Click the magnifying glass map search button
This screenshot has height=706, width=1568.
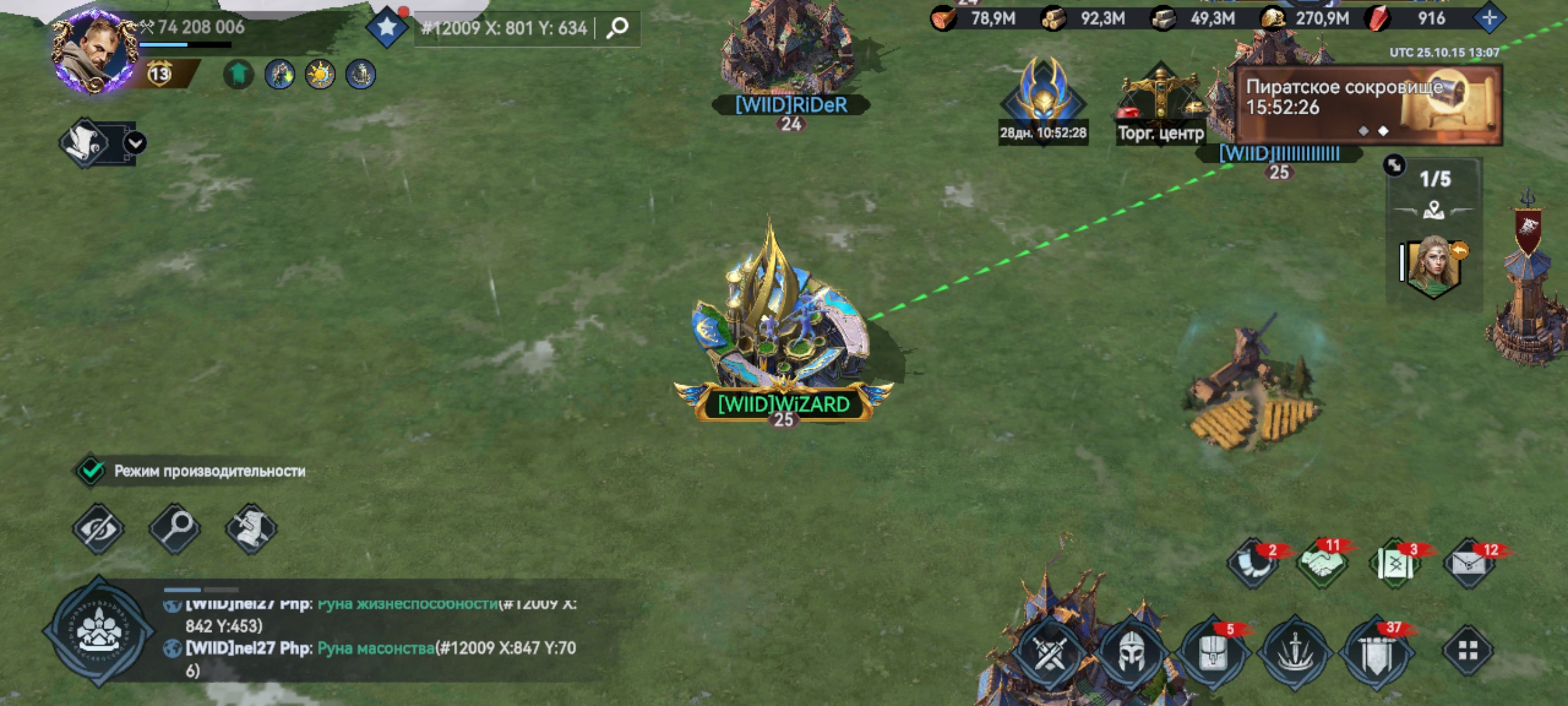(x=174, y=528)
